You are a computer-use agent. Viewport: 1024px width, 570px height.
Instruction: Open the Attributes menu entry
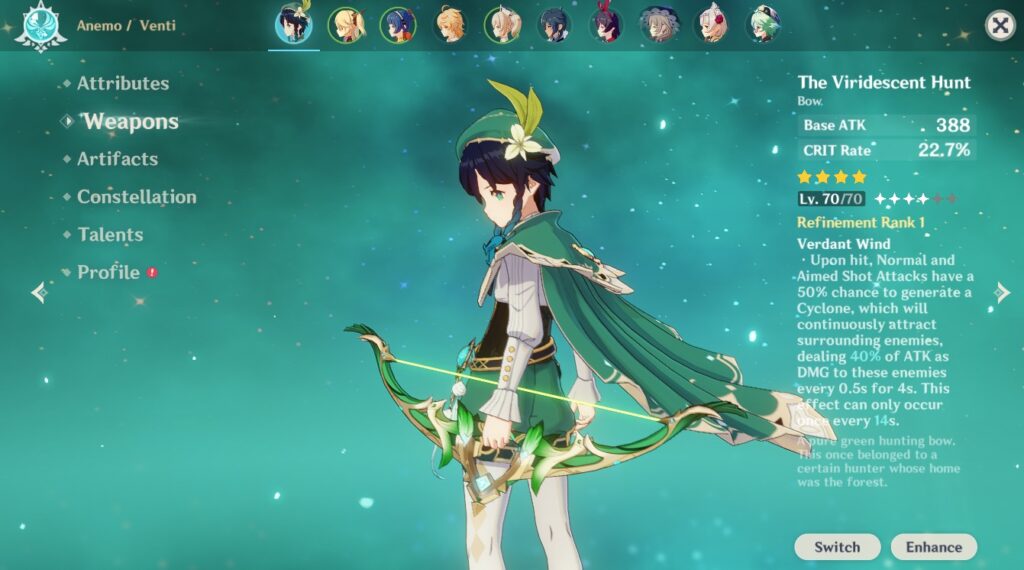click(122, 84)
